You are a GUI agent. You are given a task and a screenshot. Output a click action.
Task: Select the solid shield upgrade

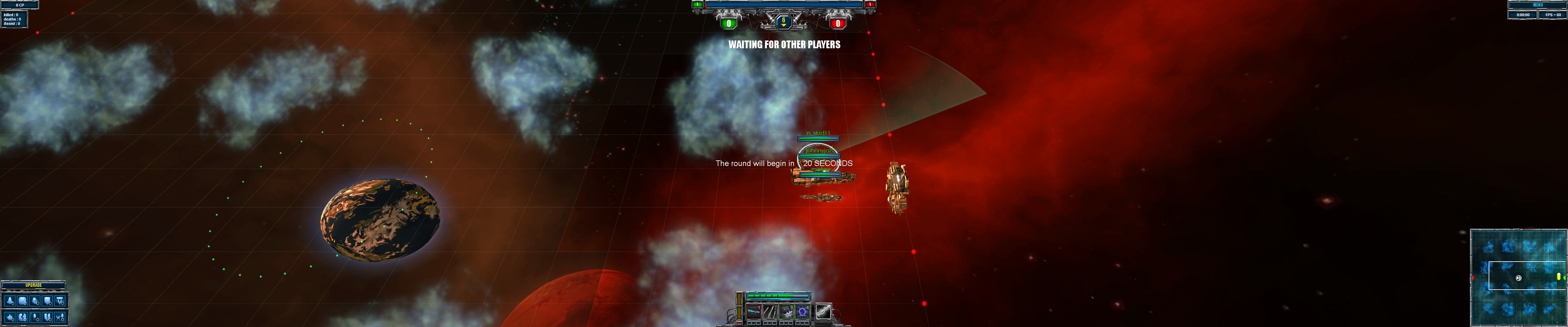coord(48,301)
